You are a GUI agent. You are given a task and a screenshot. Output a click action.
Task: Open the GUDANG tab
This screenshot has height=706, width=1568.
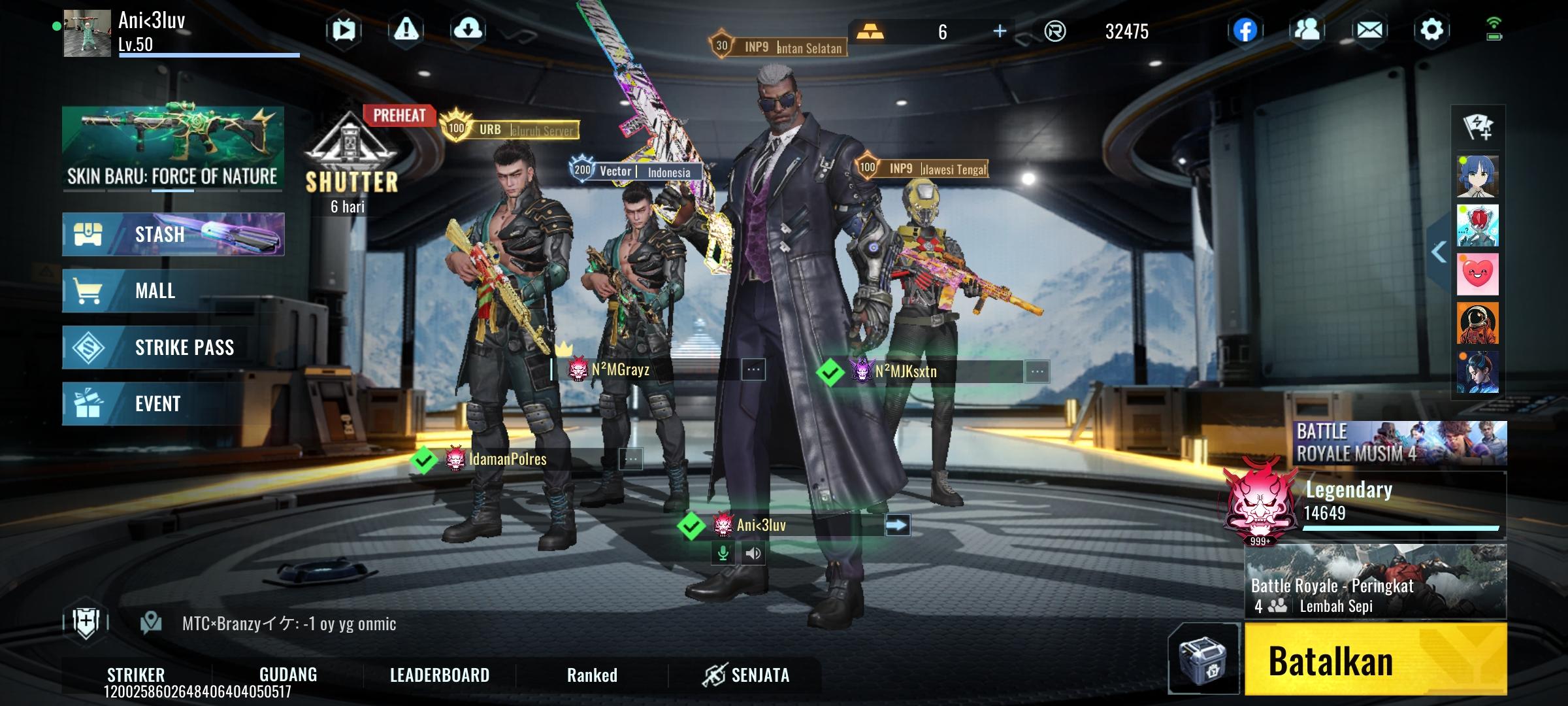tap(288, 675)
